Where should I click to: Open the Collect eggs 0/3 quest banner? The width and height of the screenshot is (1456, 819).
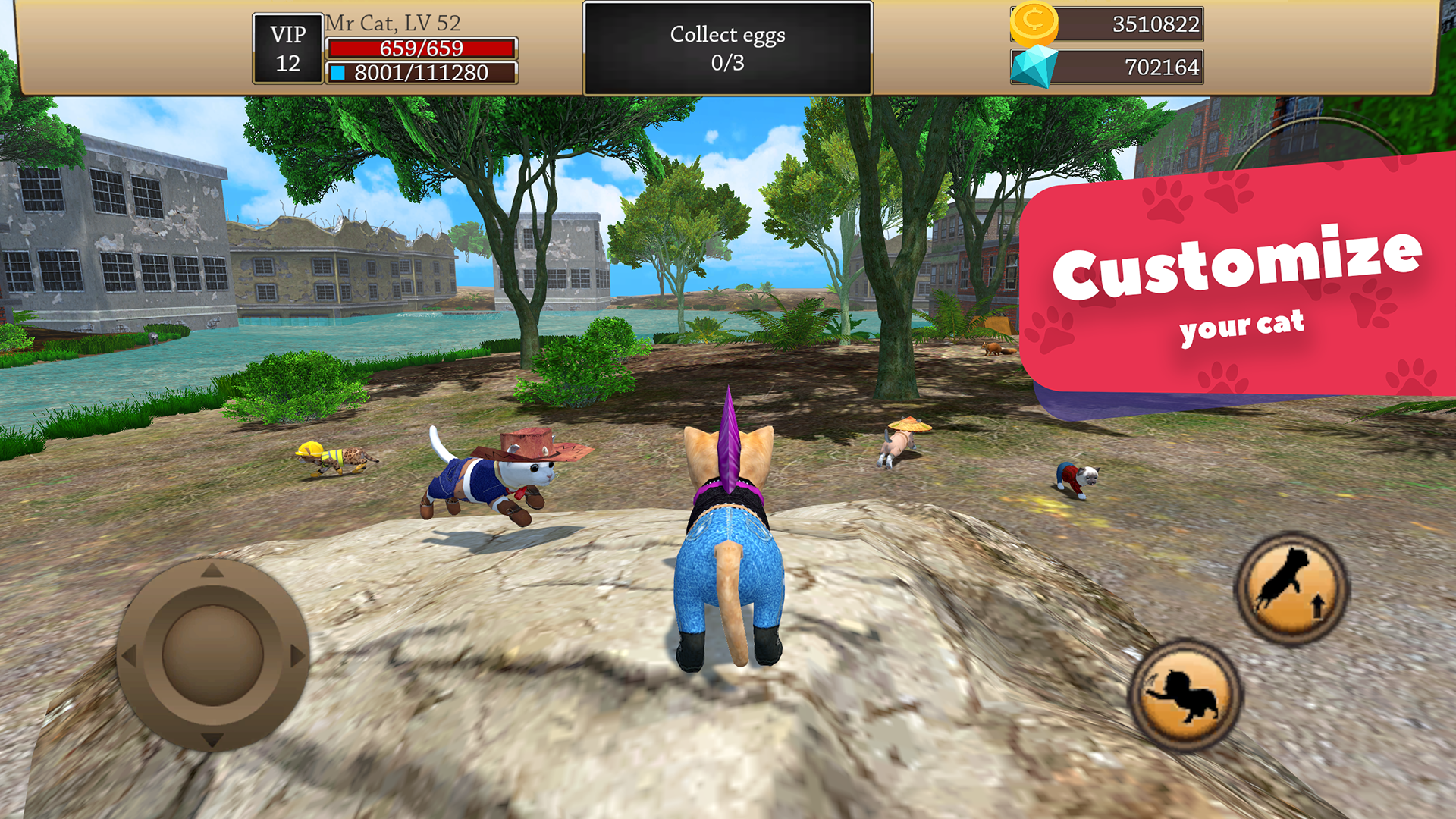[728, 45]
